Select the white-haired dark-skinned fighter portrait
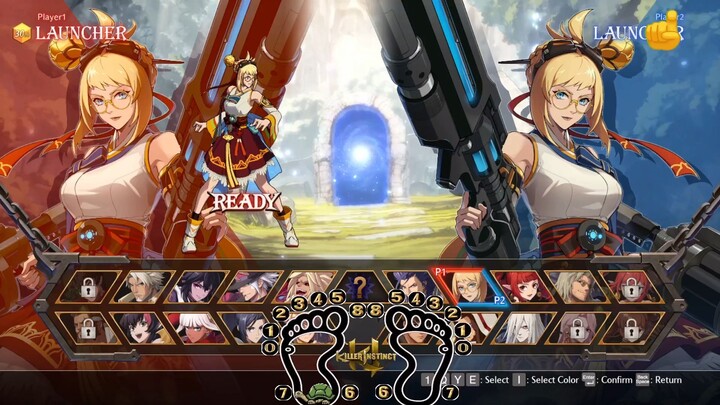720x405 pixels. pos(193,326)
